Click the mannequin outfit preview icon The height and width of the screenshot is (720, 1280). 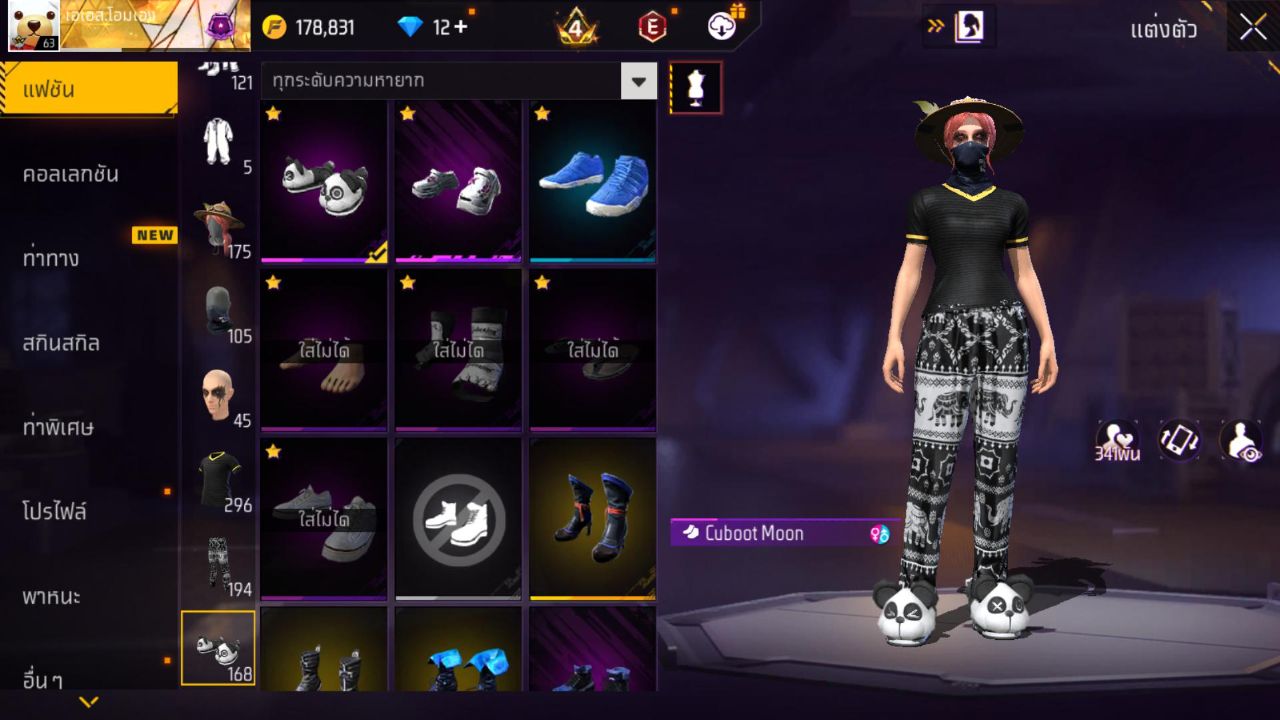[694, 87]
